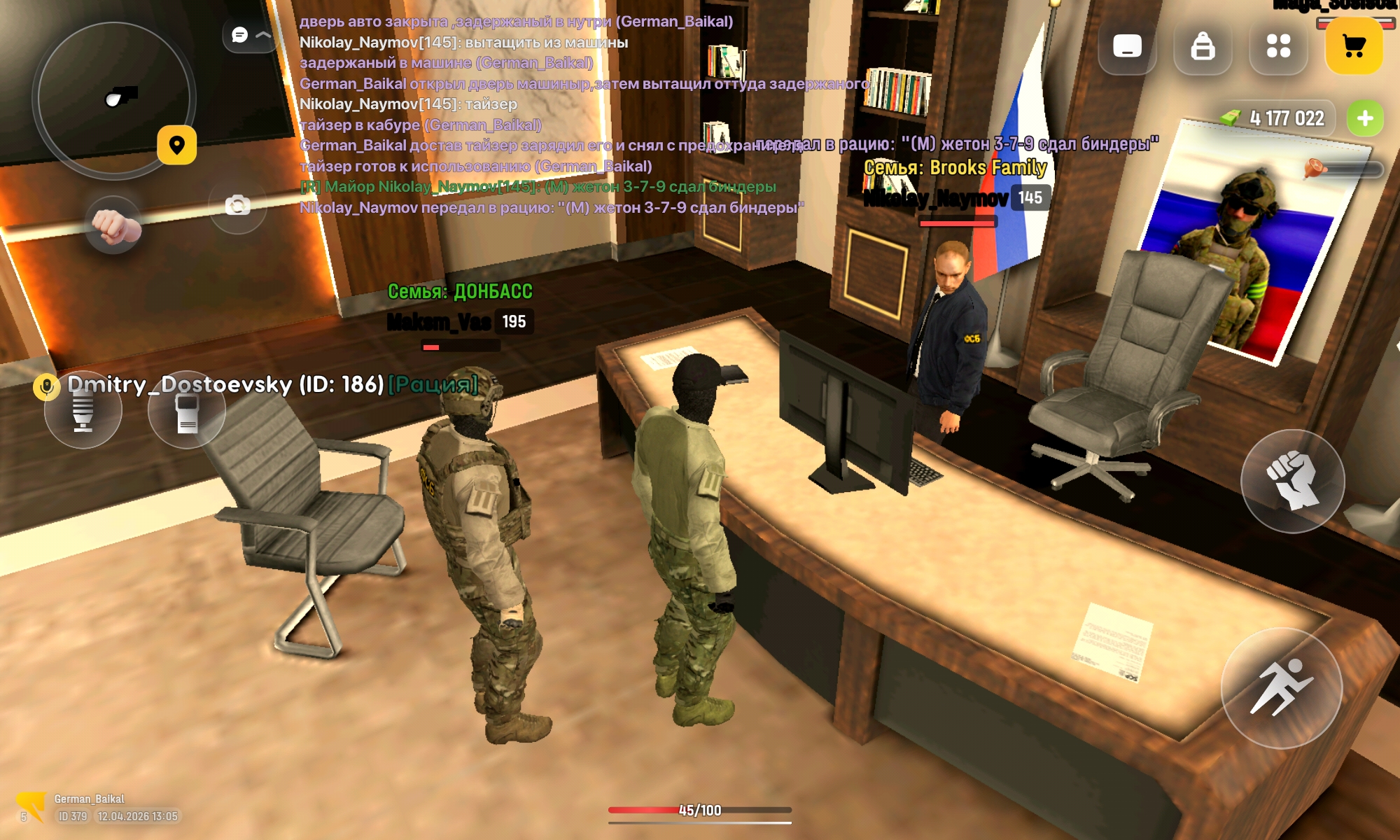Screen dimensions: 1400x840
Task: Tap the running man sprint button
Action: 1281,688
